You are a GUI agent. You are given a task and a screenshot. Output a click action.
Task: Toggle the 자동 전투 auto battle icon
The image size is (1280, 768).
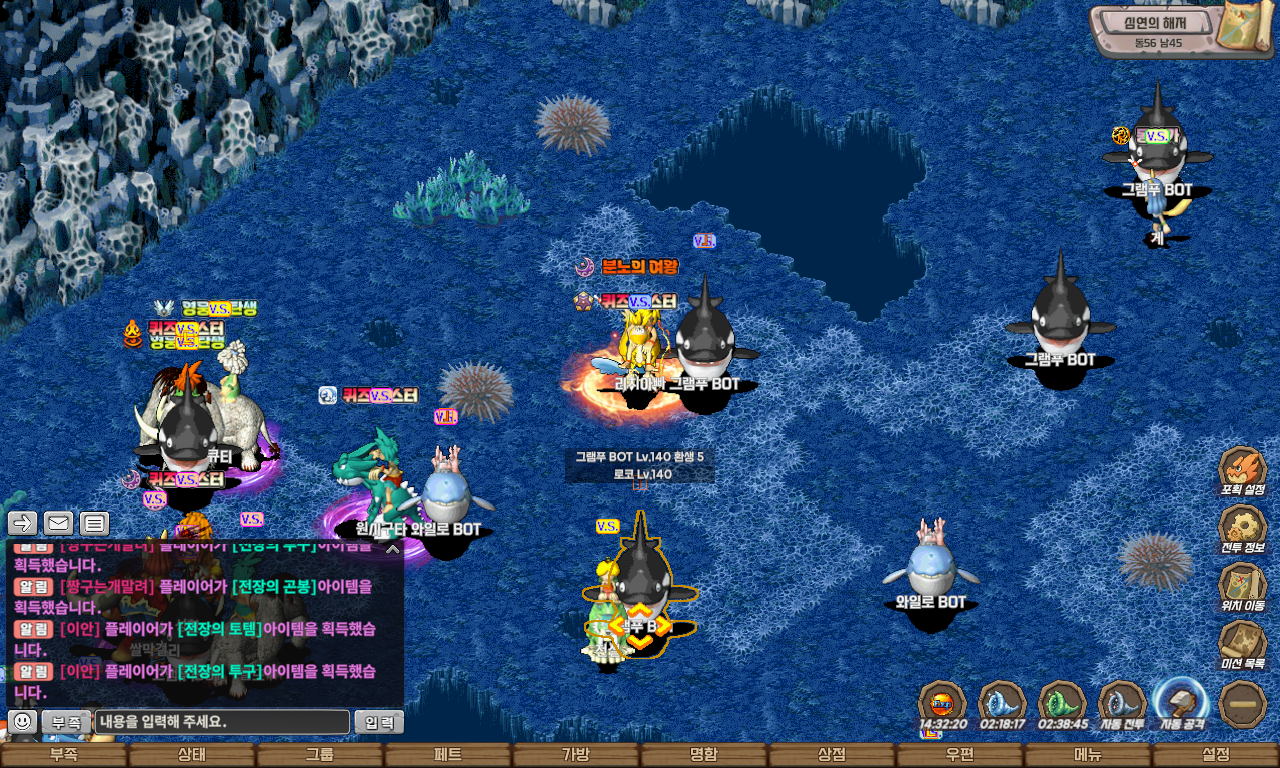[x=1122, y=704]
